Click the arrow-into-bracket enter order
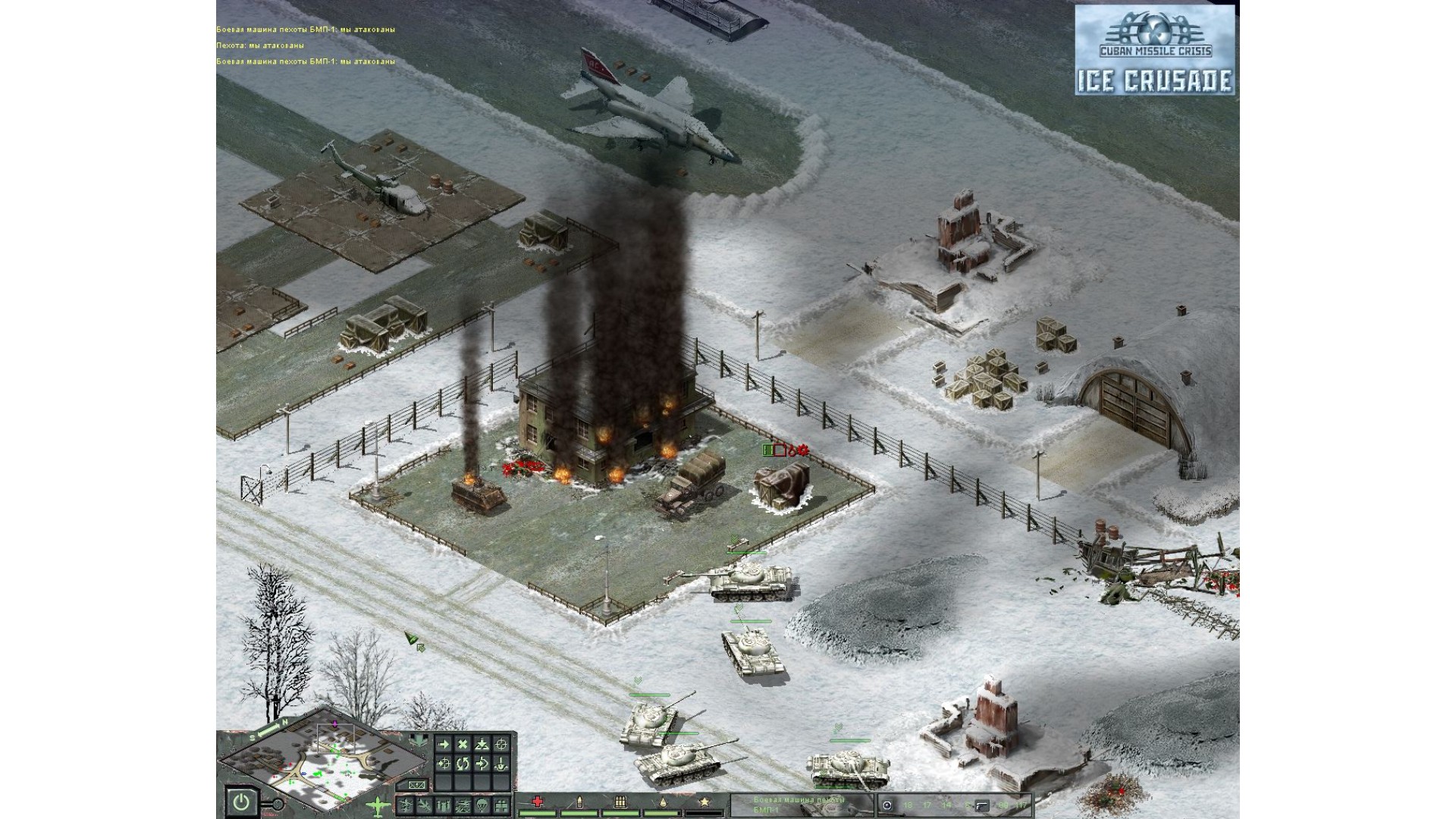 pos(482,764)
